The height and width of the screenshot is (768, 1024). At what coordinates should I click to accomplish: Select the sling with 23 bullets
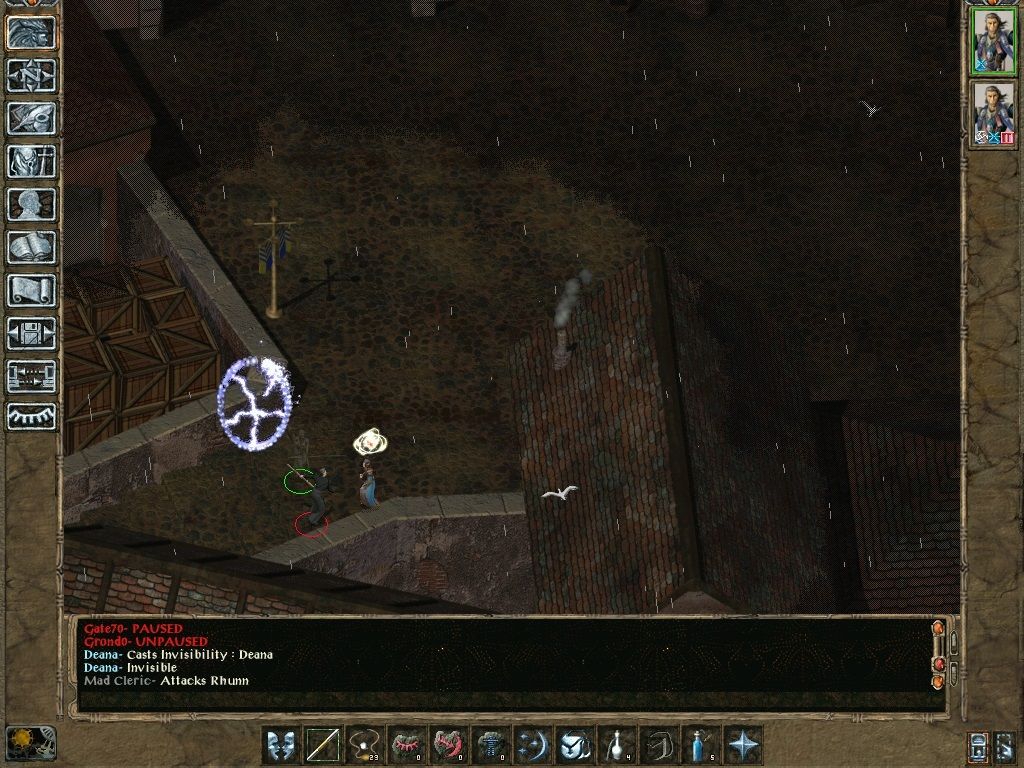[365, 745]
